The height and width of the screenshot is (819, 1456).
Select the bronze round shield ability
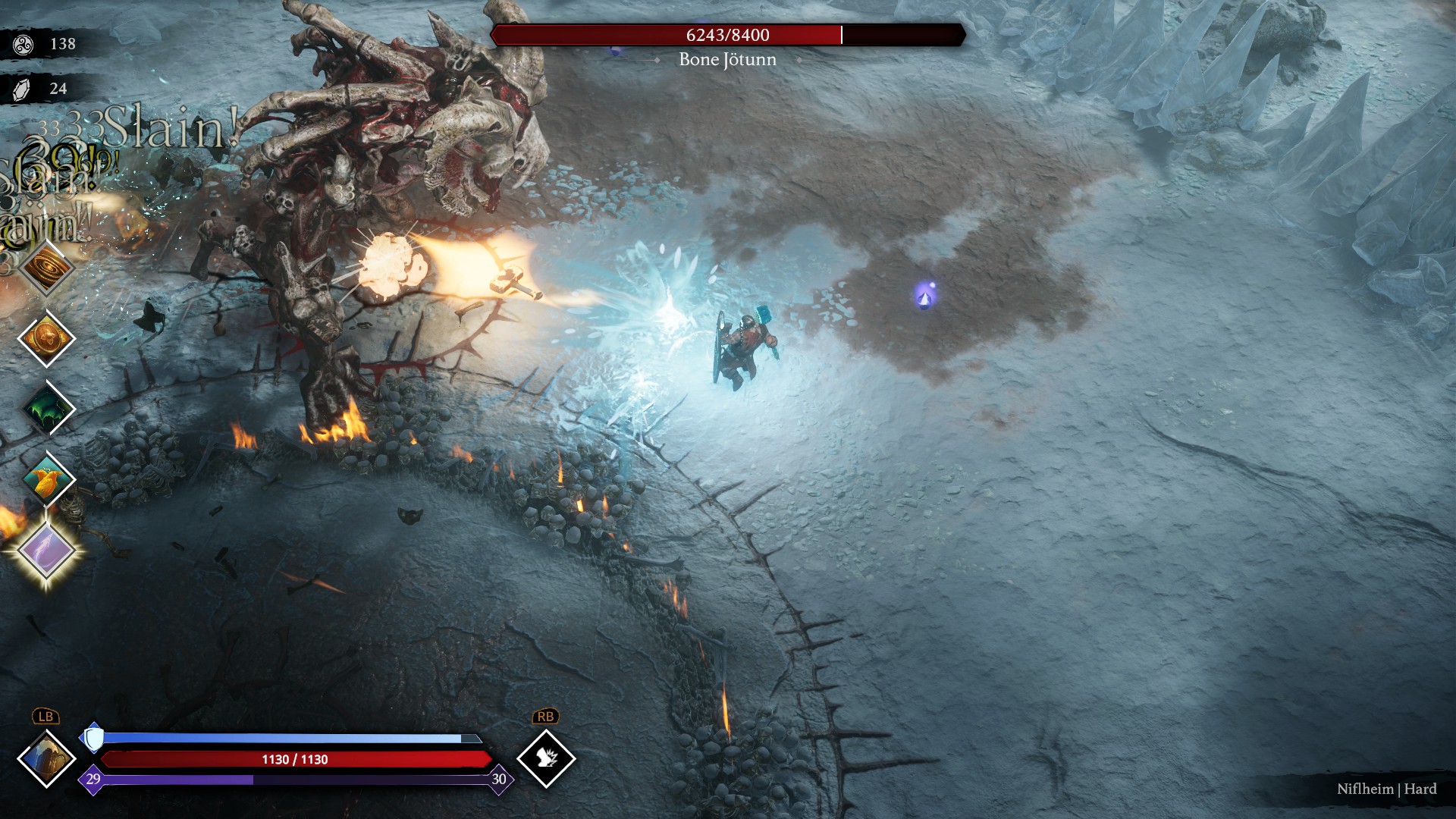click(x=46, y=337)
